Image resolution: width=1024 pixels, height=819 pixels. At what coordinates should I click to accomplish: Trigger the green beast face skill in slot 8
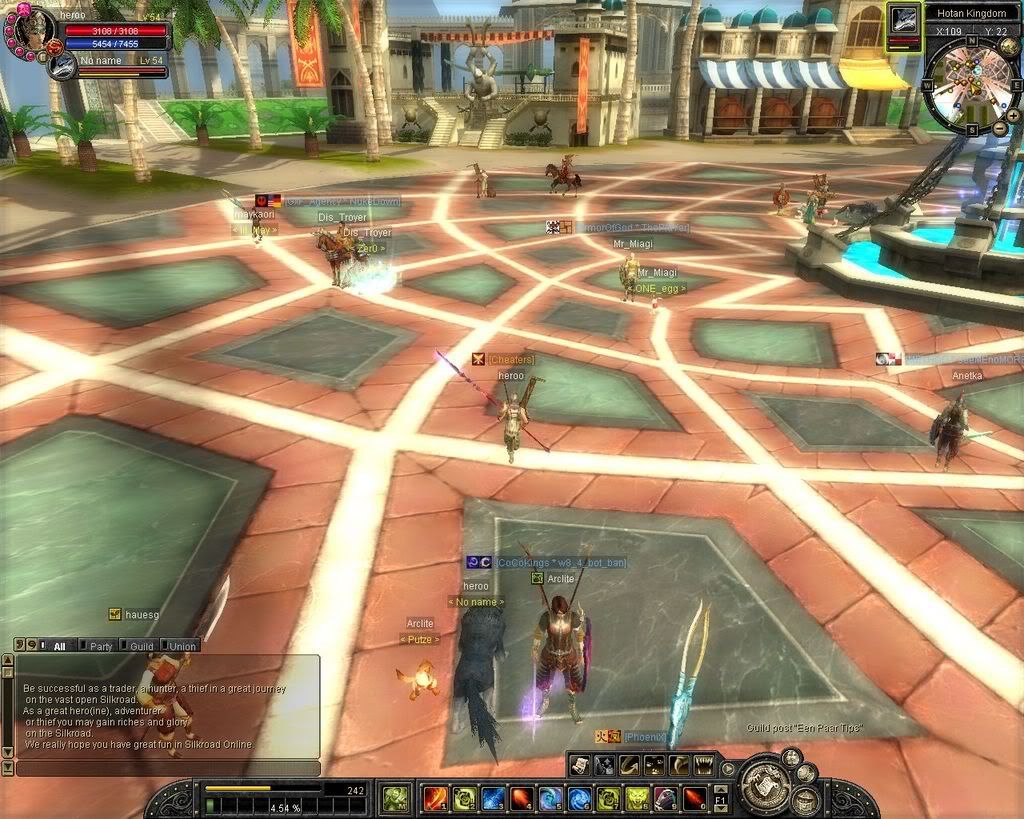(x=637, y=798)
